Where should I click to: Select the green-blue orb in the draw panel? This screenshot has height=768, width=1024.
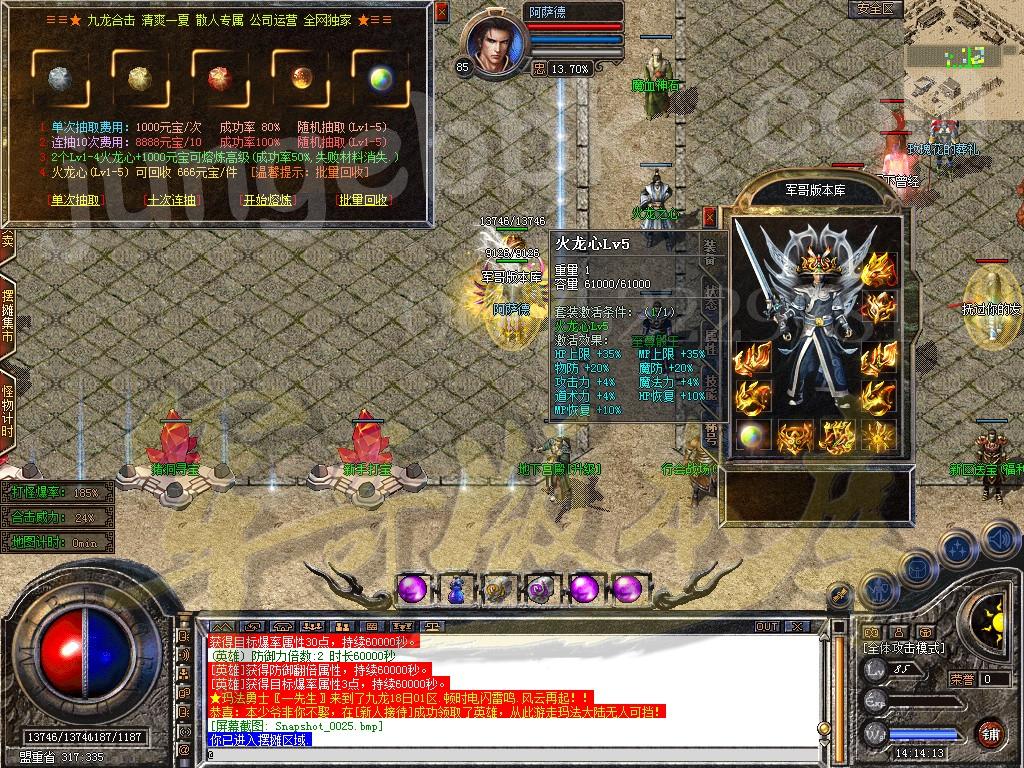[381, 79]
